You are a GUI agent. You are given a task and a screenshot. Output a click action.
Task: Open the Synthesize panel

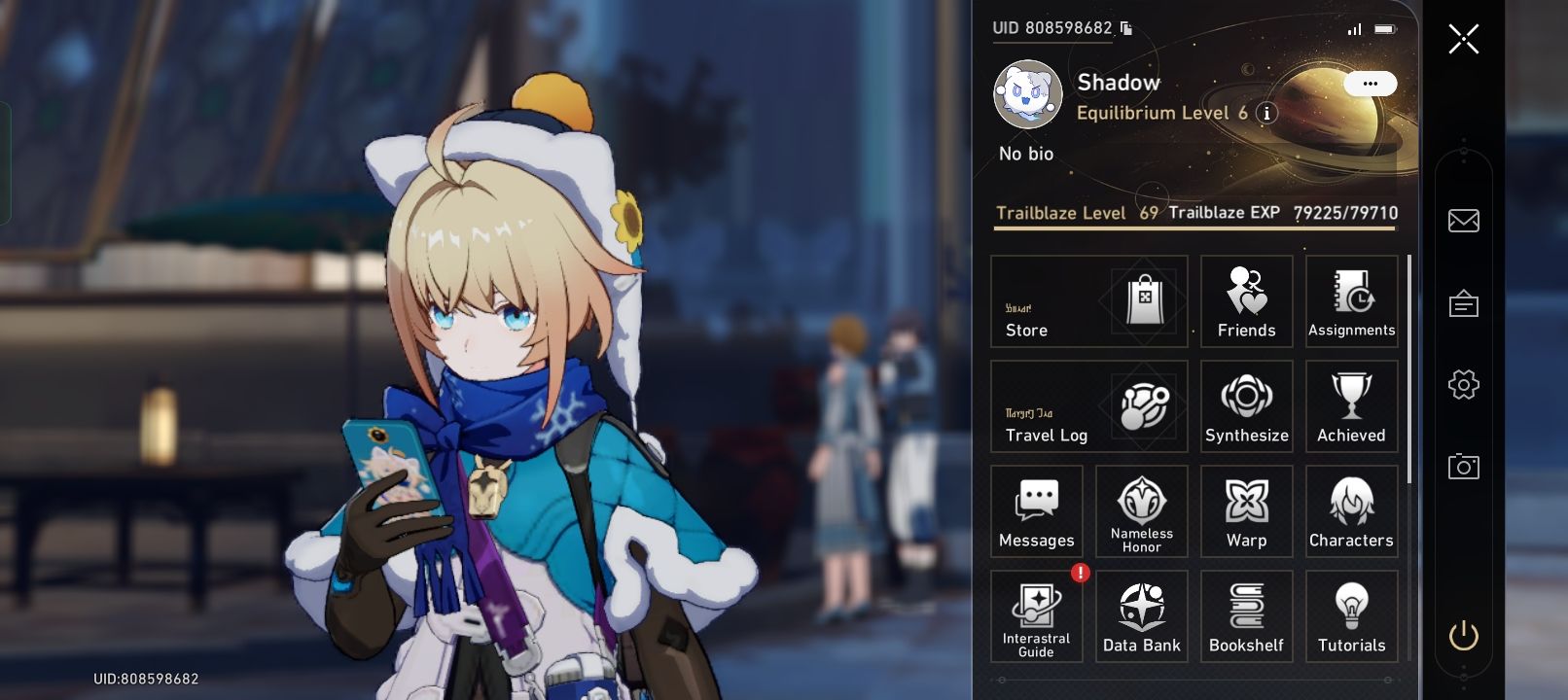click(x=1246, y=405)
